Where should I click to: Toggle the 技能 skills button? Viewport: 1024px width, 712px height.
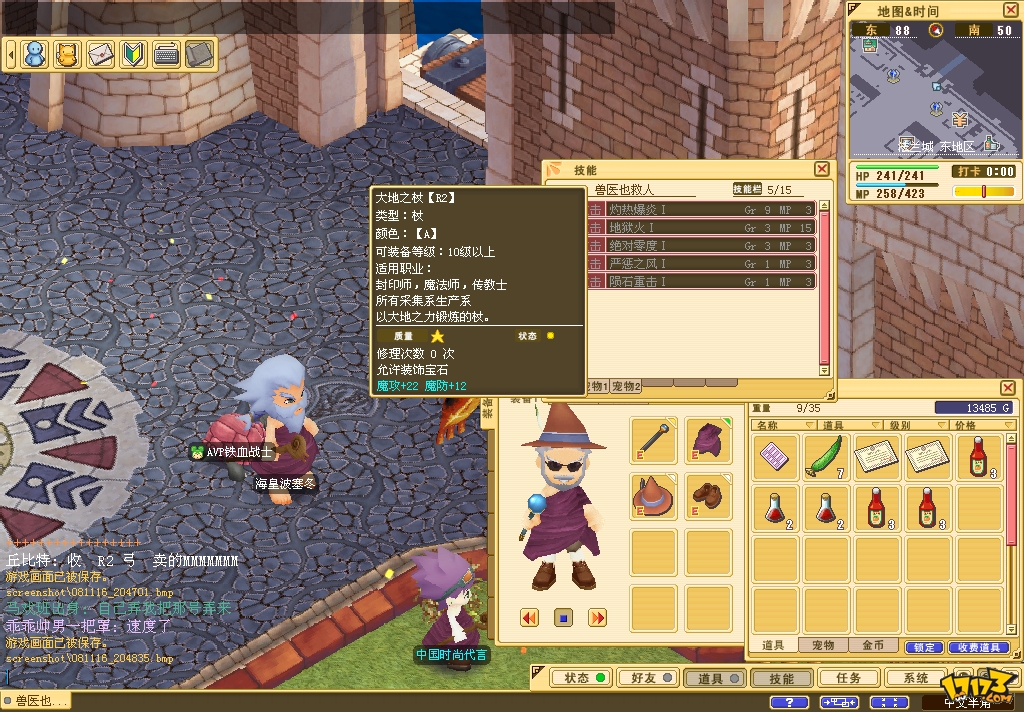point(781,678)
